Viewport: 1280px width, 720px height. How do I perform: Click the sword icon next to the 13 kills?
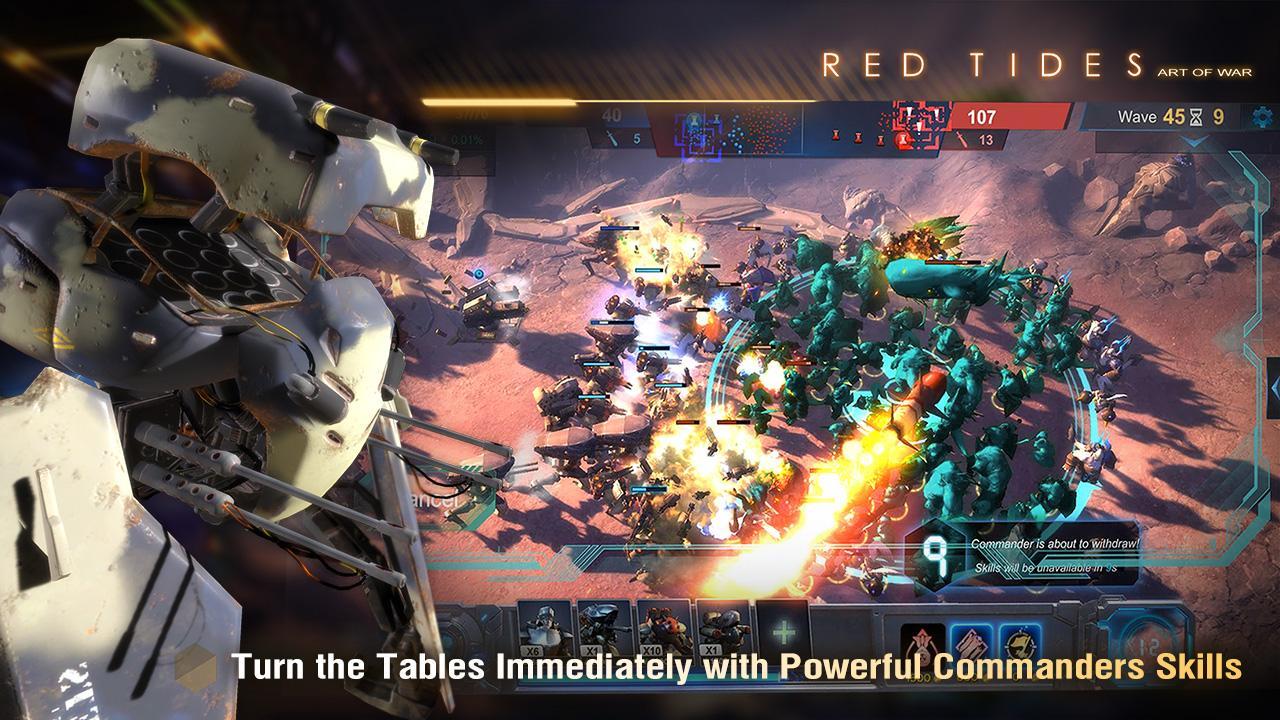coord(962,139)
